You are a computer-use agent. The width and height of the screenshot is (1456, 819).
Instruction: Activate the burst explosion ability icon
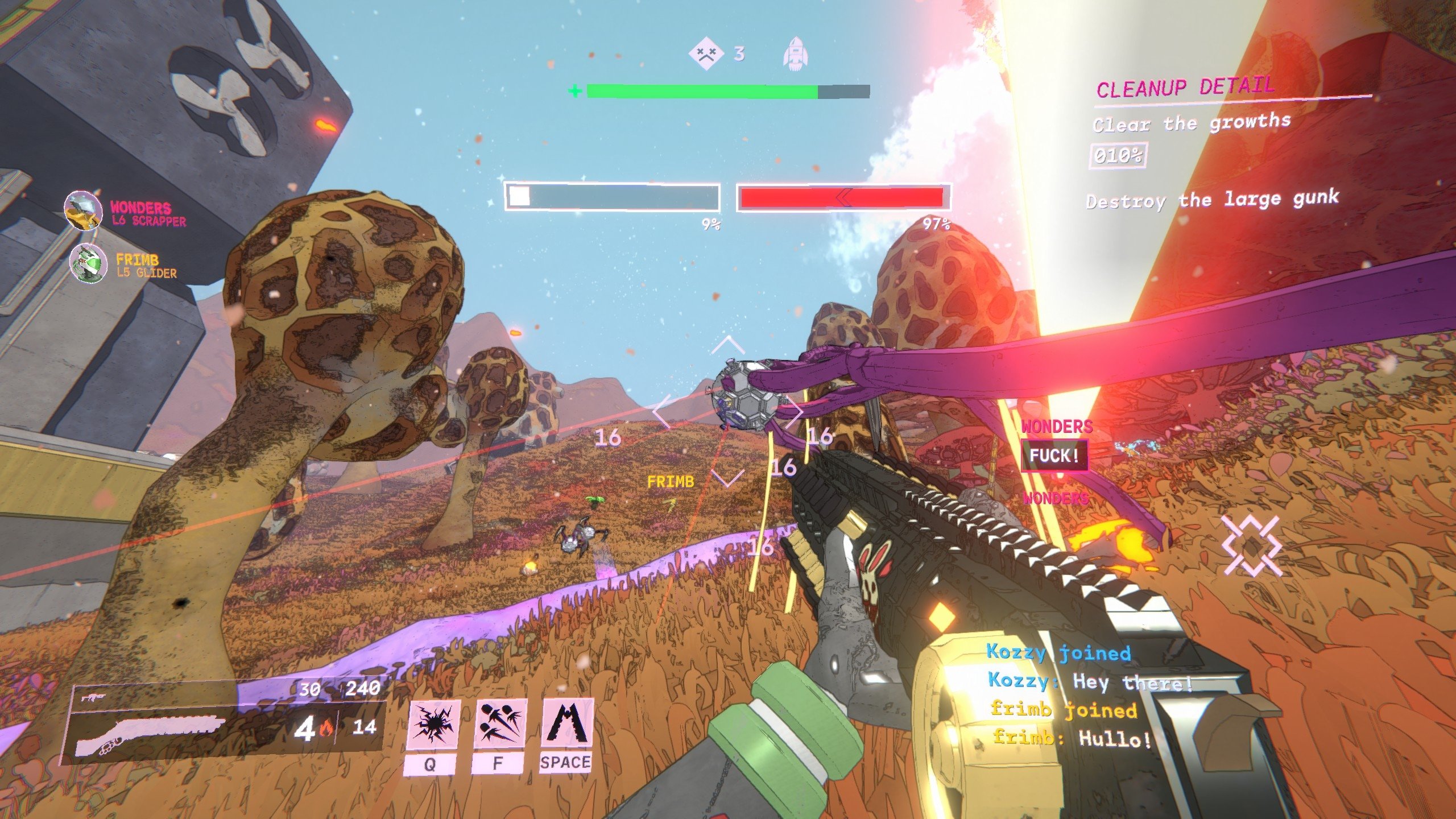434,724
